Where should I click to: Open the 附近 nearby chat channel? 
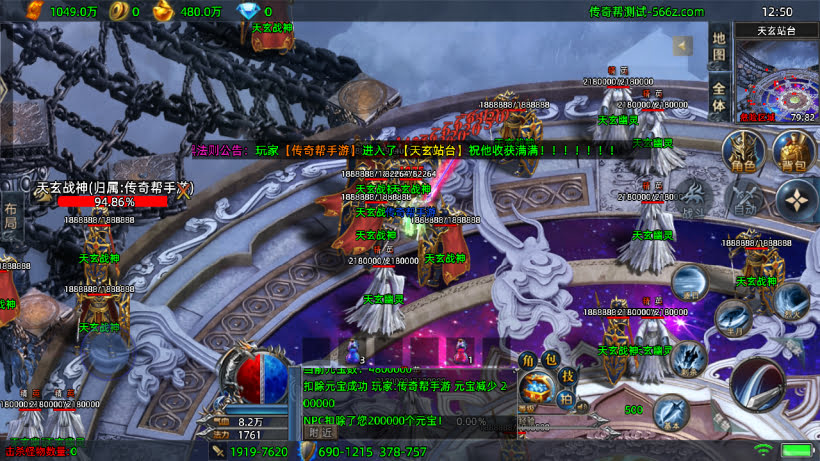[x=322, y=432]
